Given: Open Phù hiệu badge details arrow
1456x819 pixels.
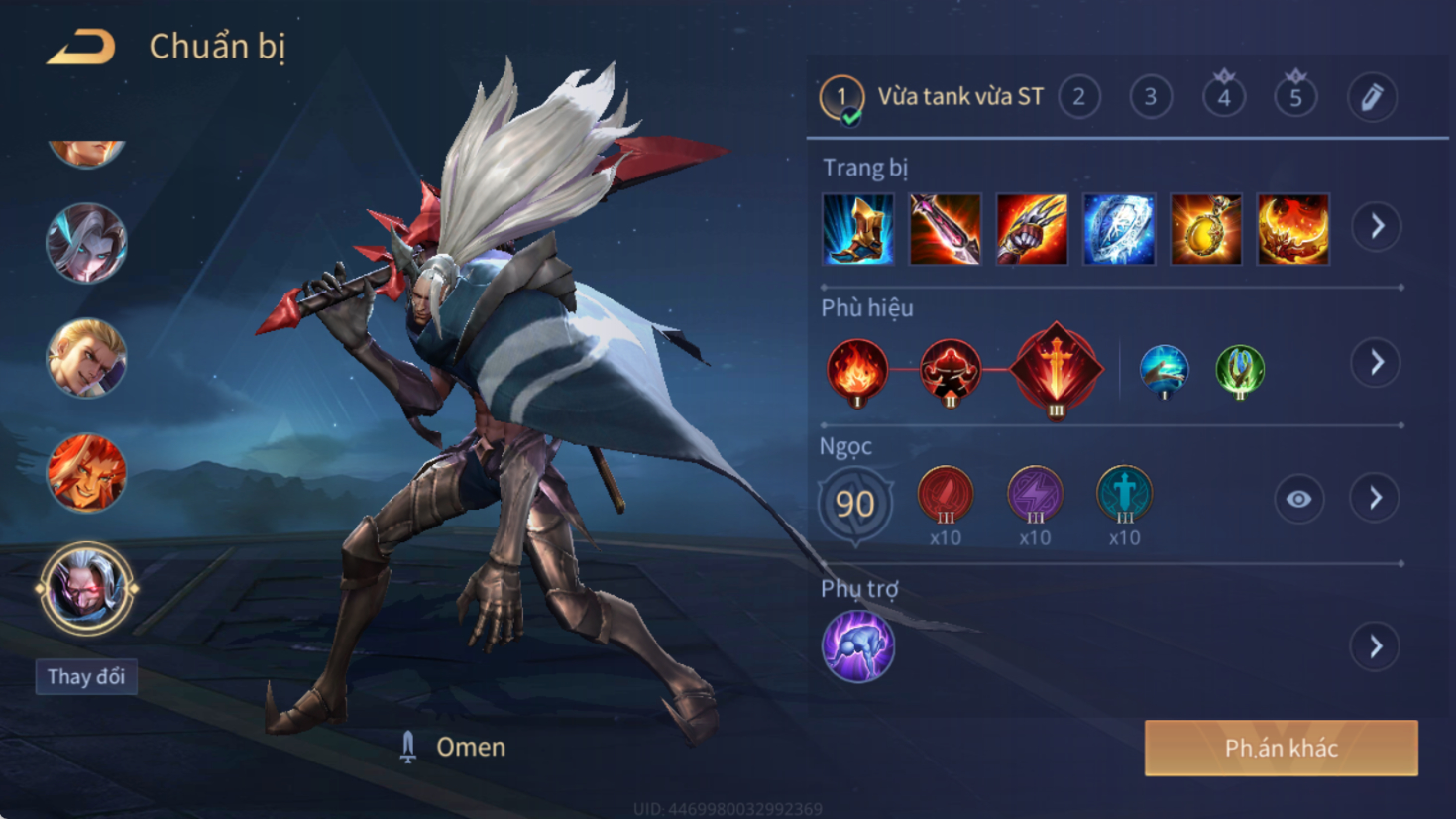Looking at the screenshot, I should (1377, 363).
